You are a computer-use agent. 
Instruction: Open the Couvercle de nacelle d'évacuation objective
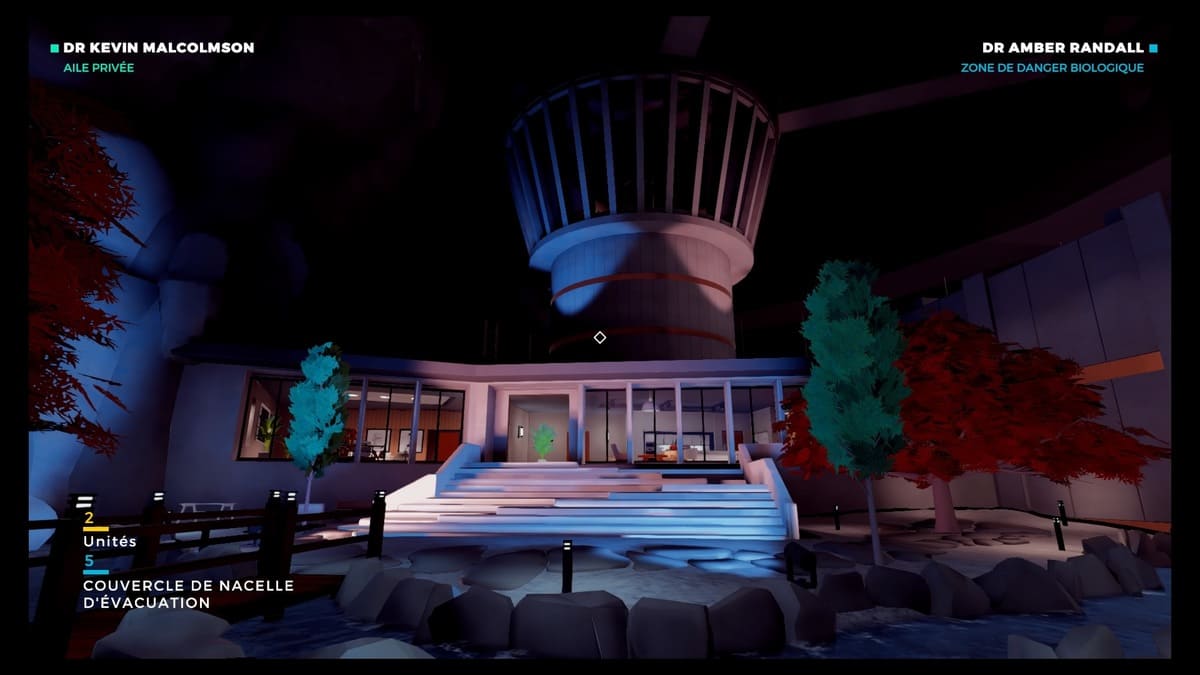188,594
